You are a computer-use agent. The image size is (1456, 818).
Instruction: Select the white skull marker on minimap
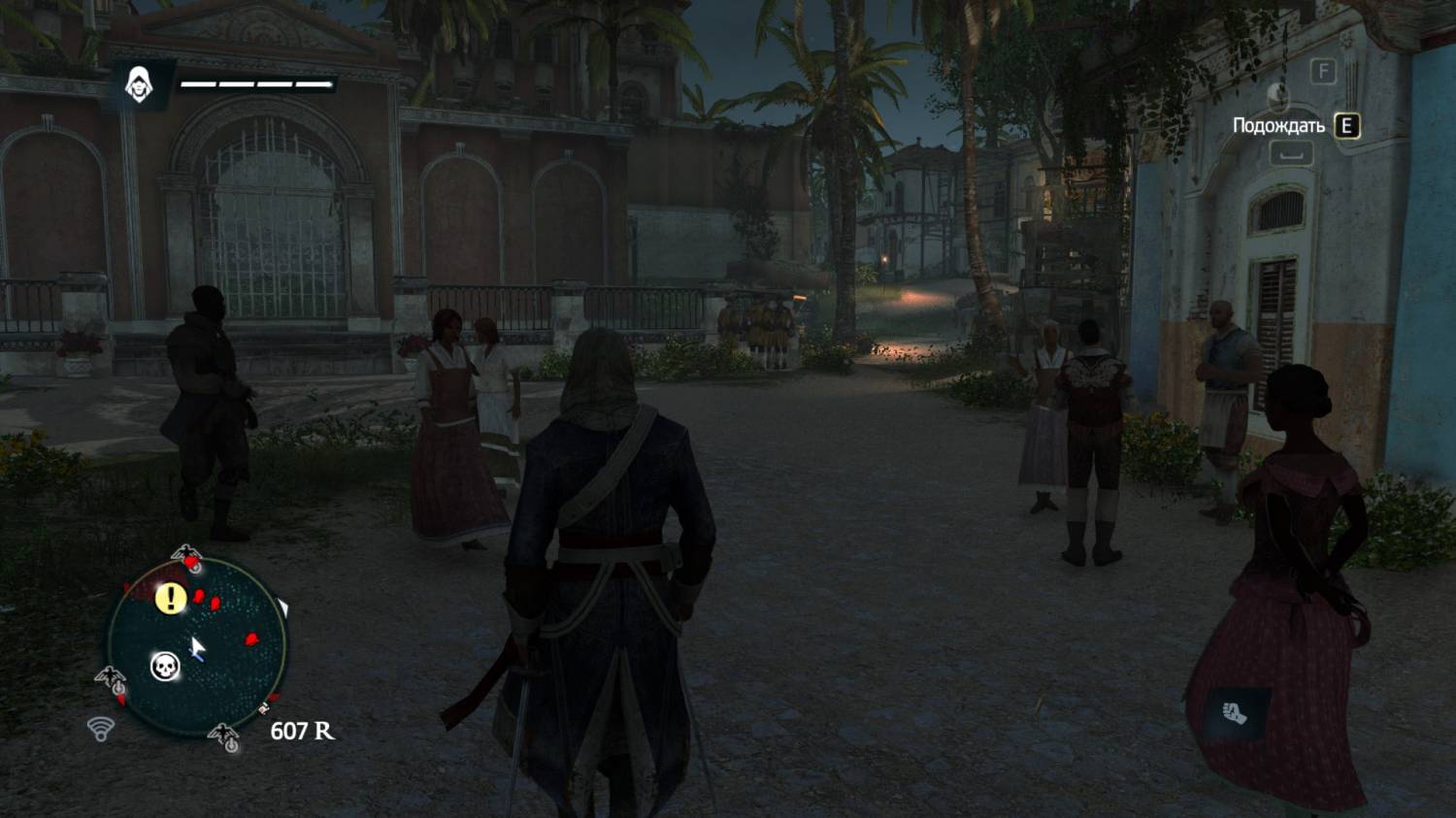tap(165, 667)
